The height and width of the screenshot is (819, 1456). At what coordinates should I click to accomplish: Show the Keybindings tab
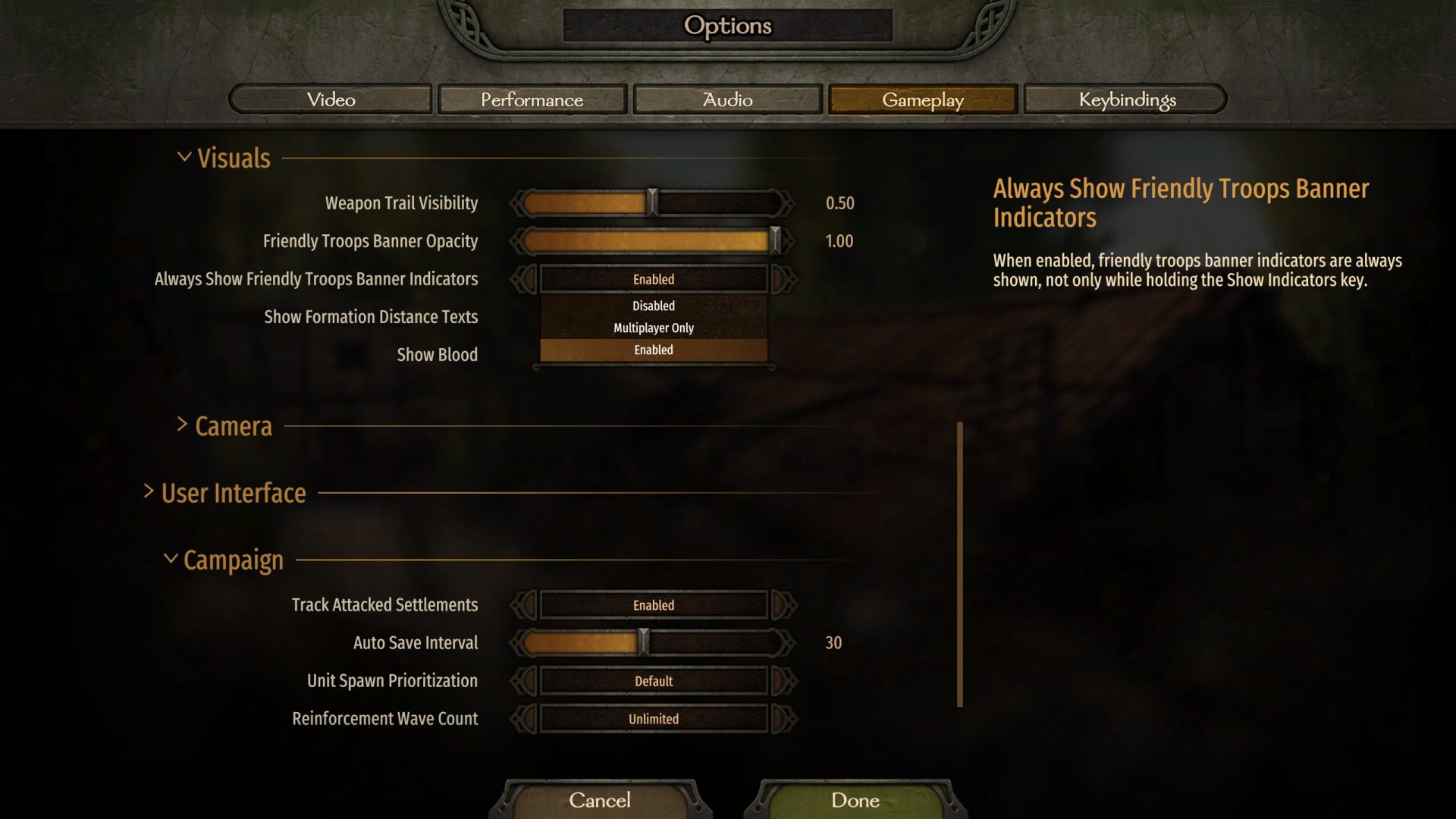point(1127,99)
